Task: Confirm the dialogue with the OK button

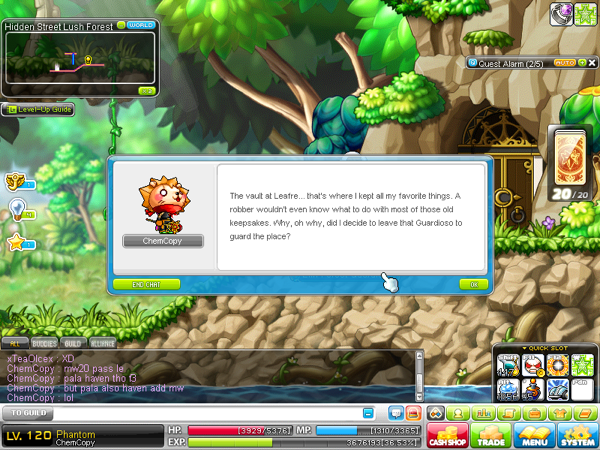Action: pyautogui.click(x=473, y=284)
